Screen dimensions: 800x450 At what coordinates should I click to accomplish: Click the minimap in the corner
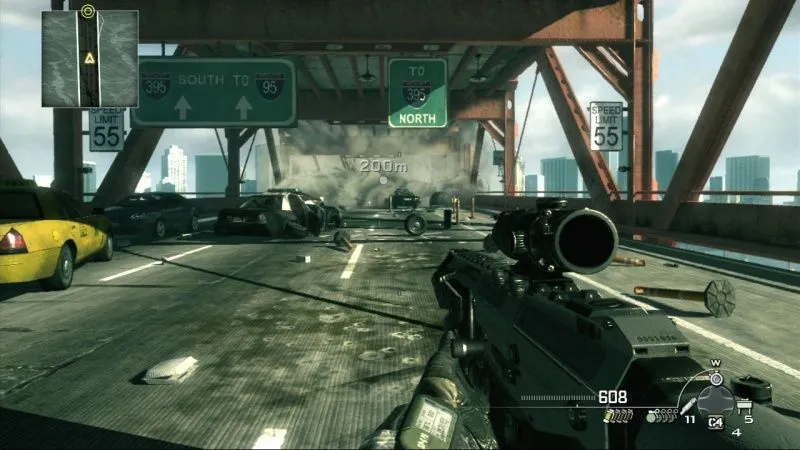click(x=89, y=58)
